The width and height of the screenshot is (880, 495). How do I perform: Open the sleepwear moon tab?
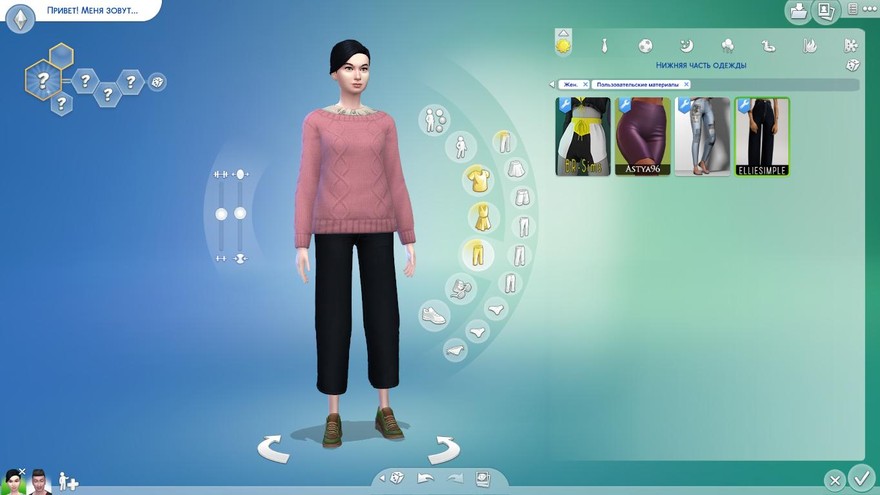coord(686,45)
